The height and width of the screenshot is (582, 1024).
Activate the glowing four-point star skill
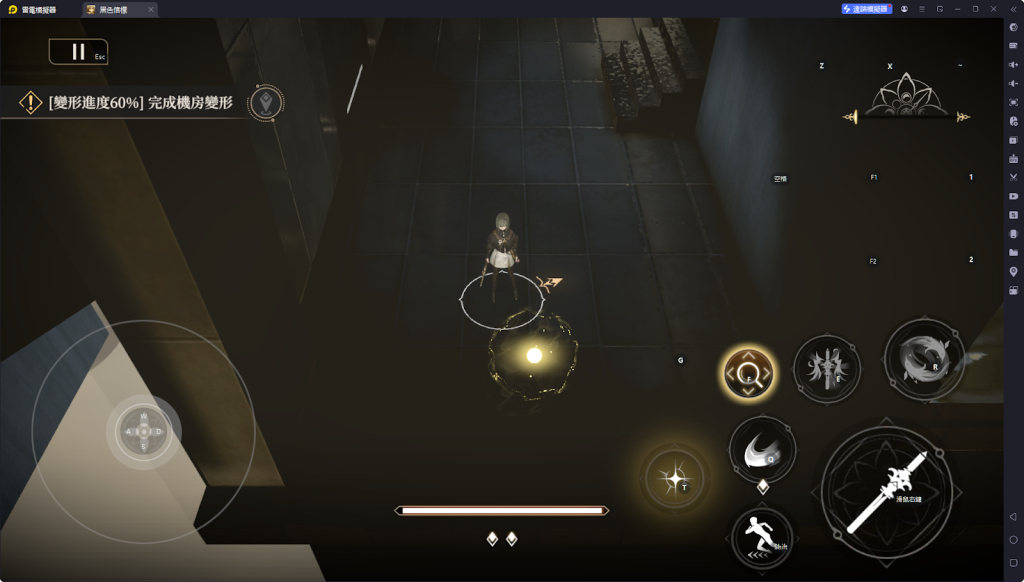click(674, 479)
